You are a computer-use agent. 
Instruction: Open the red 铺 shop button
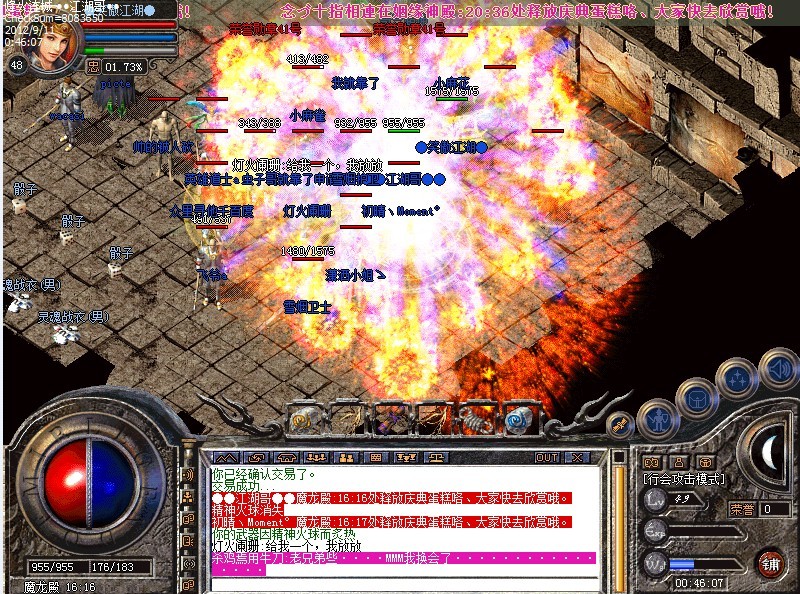(769, 562)
